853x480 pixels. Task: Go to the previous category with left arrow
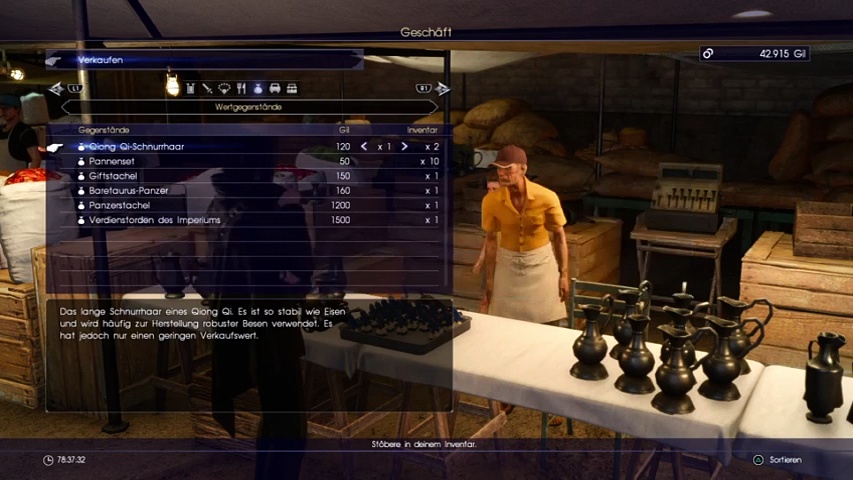coord(56,89)
